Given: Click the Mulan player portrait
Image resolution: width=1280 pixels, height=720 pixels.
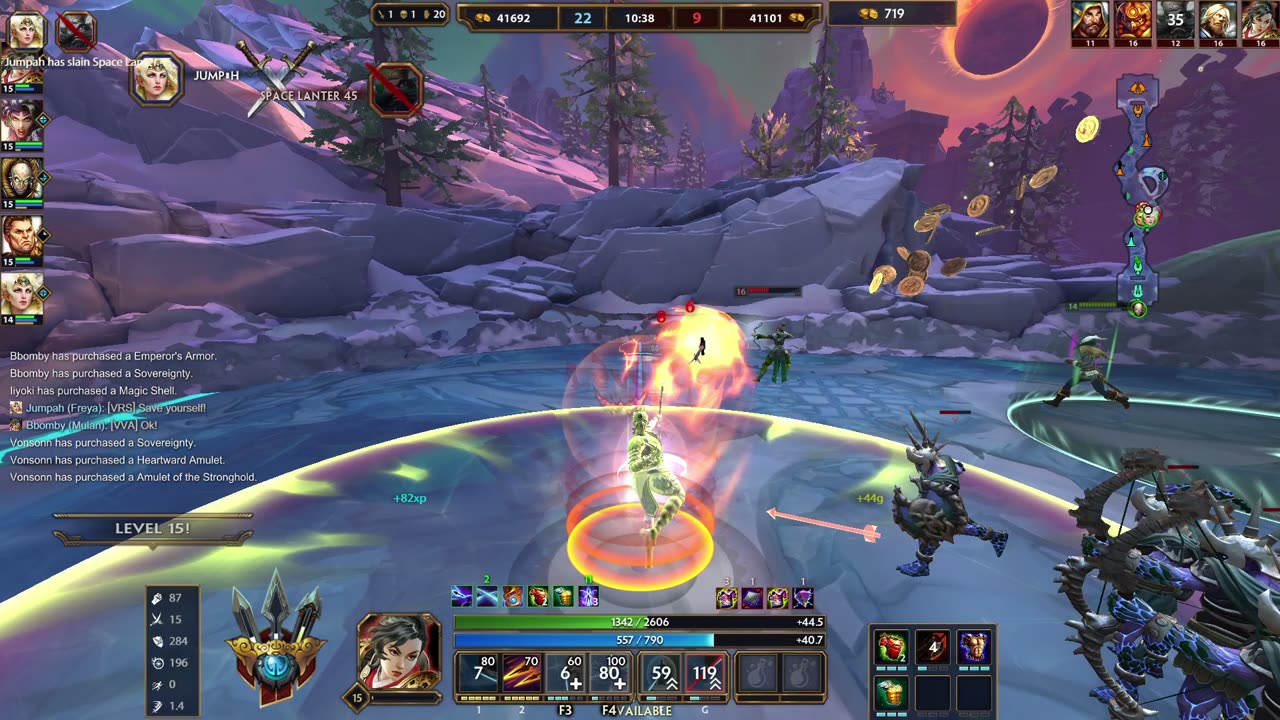Looking at the screenshot, I should click(x=399, y=649).
